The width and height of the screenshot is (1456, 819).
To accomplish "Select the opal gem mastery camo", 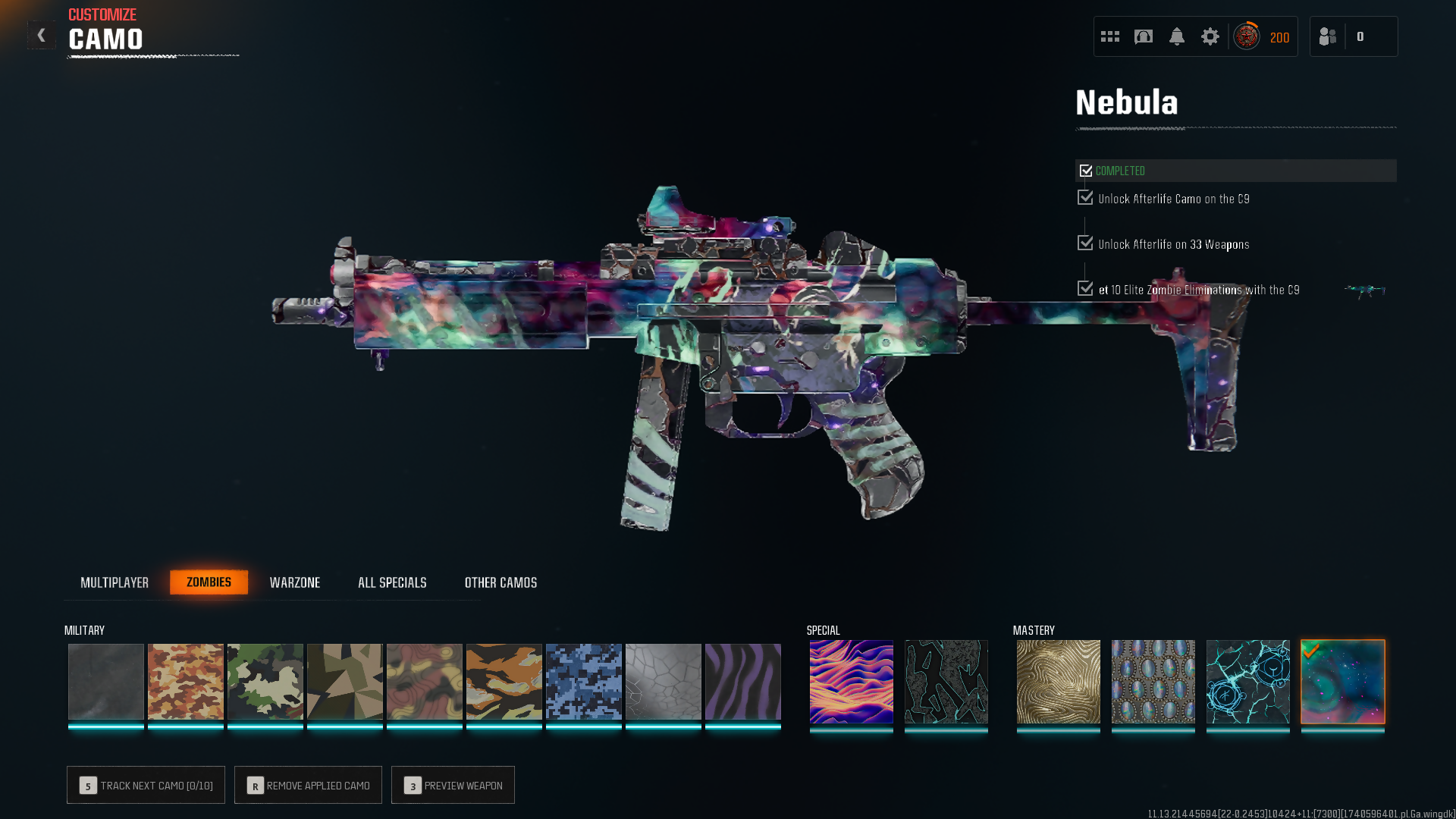I will (1153, 681).
